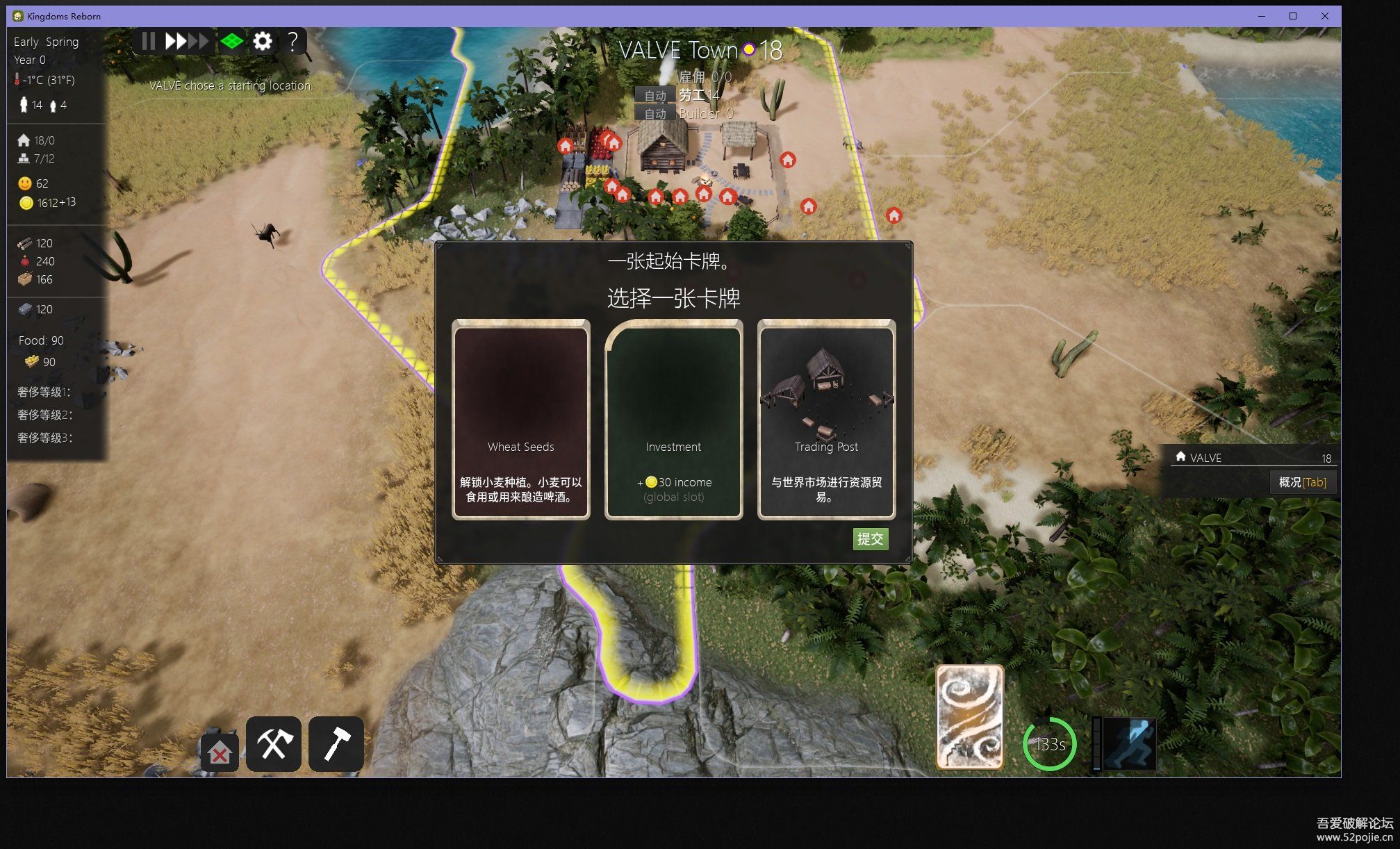Screen dimensions: 1400x849
Task: Open the overview [Tab] panel
Action: click(x=1302, y=482)
